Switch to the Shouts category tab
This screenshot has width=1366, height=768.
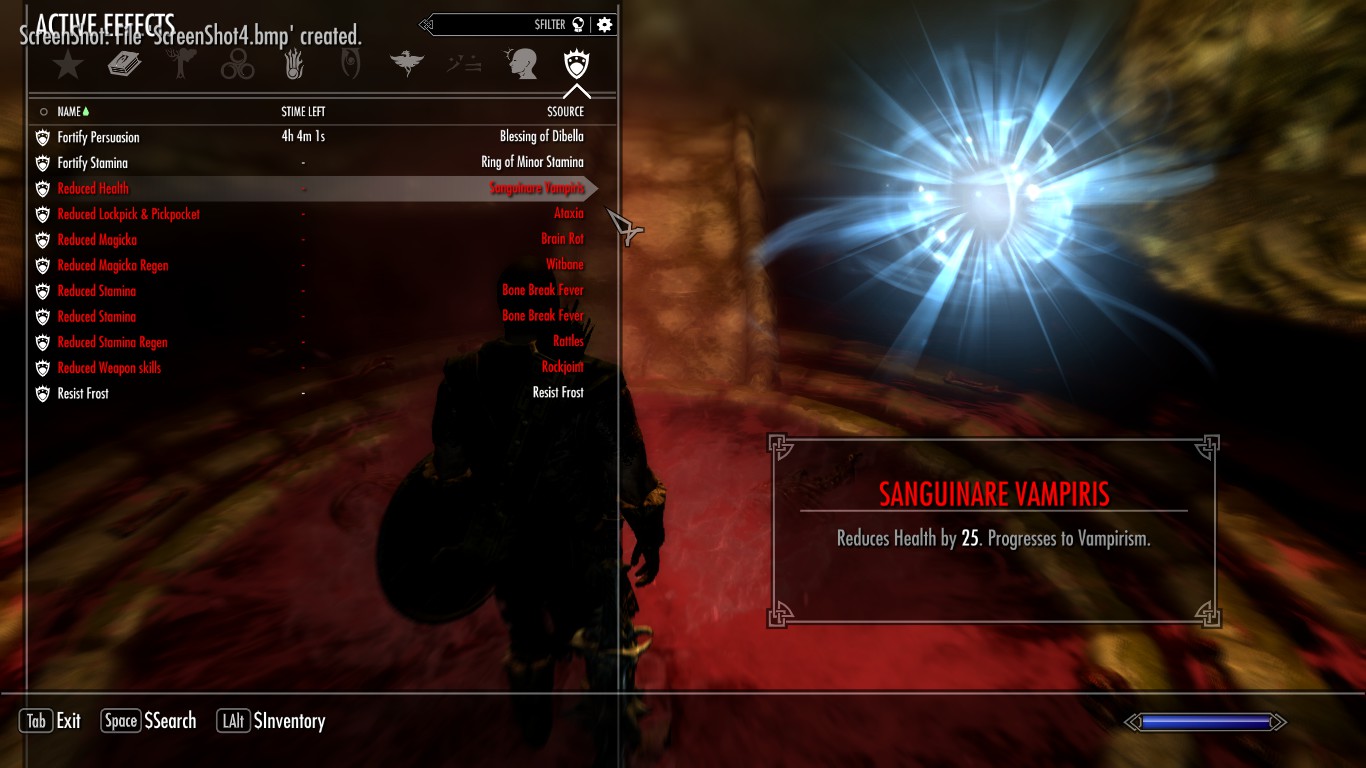click(x=462, y=63)
